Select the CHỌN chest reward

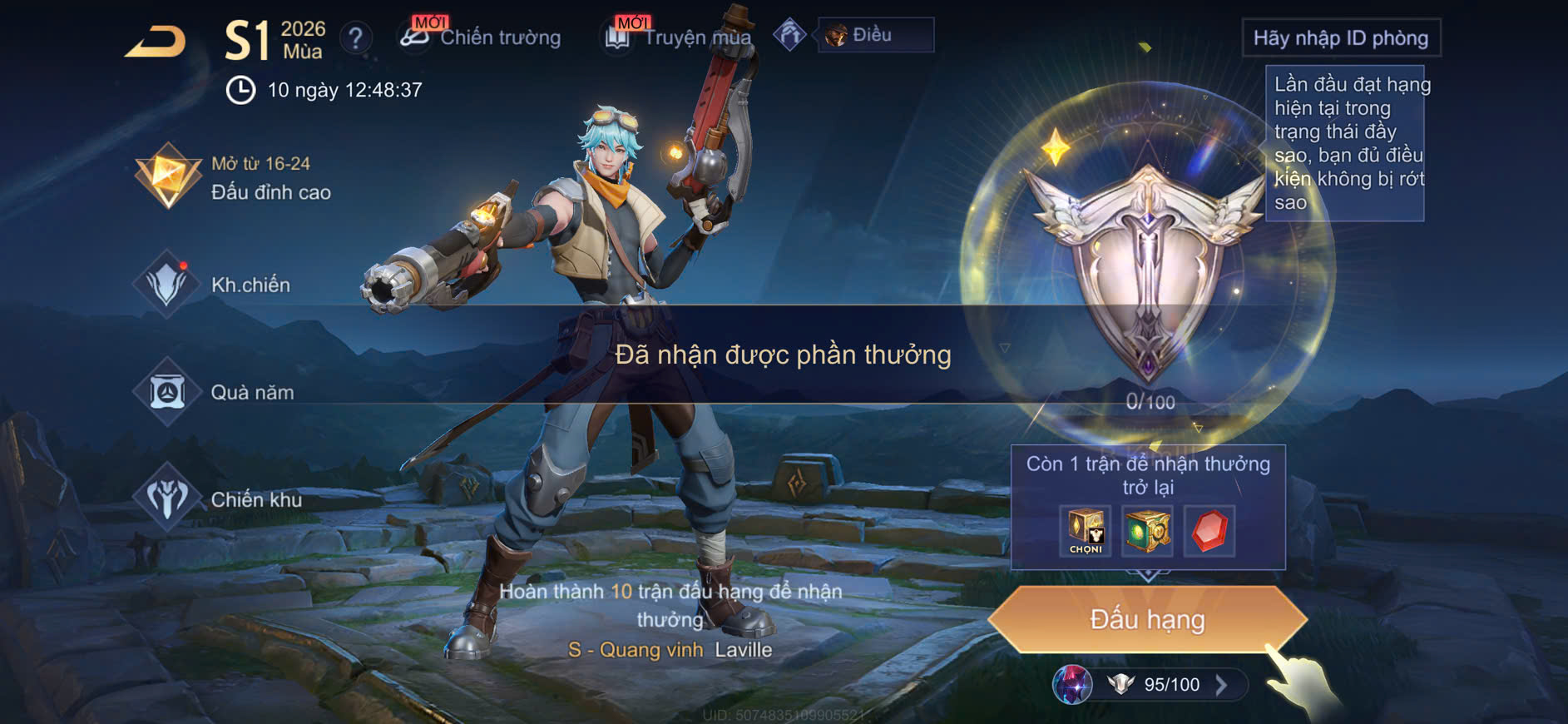1086,531
